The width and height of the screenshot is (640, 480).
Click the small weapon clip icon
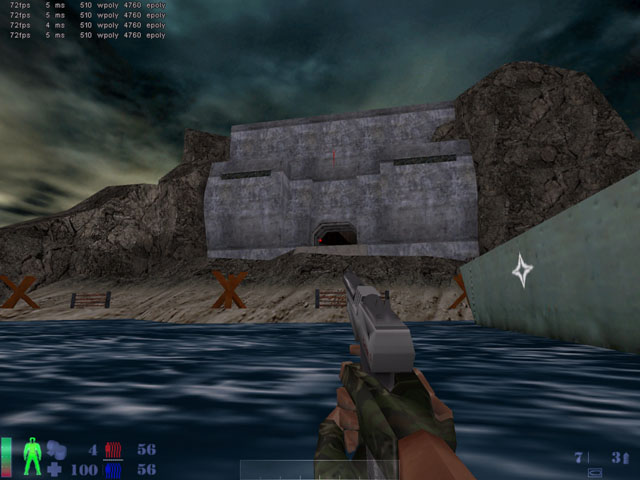click(x=597, y=471)
